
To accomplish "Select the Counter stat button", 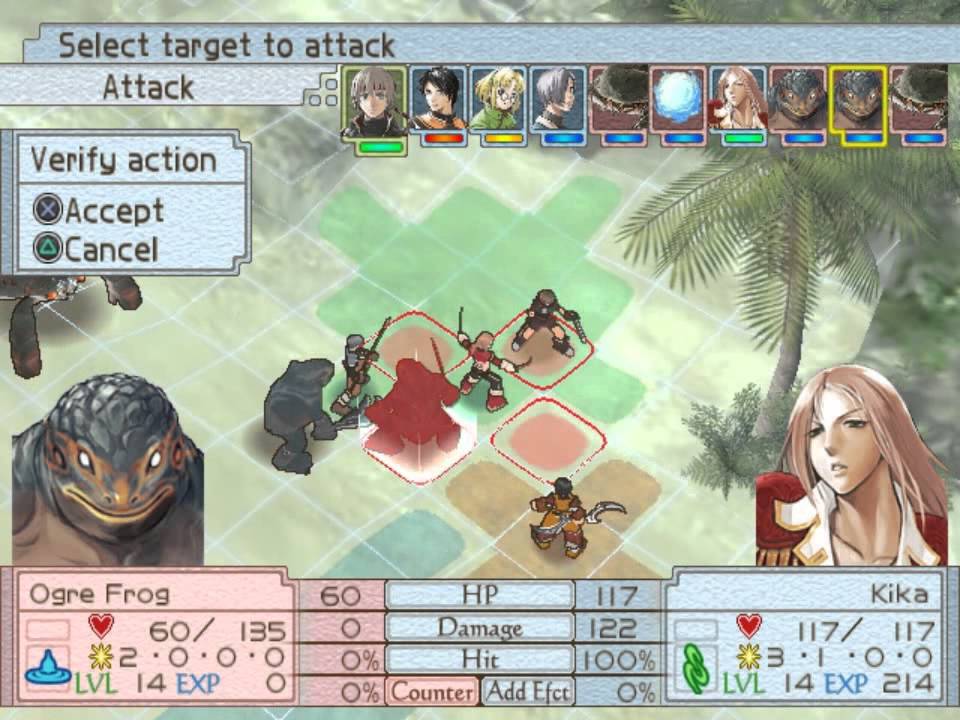I will [x=431, y=691].
